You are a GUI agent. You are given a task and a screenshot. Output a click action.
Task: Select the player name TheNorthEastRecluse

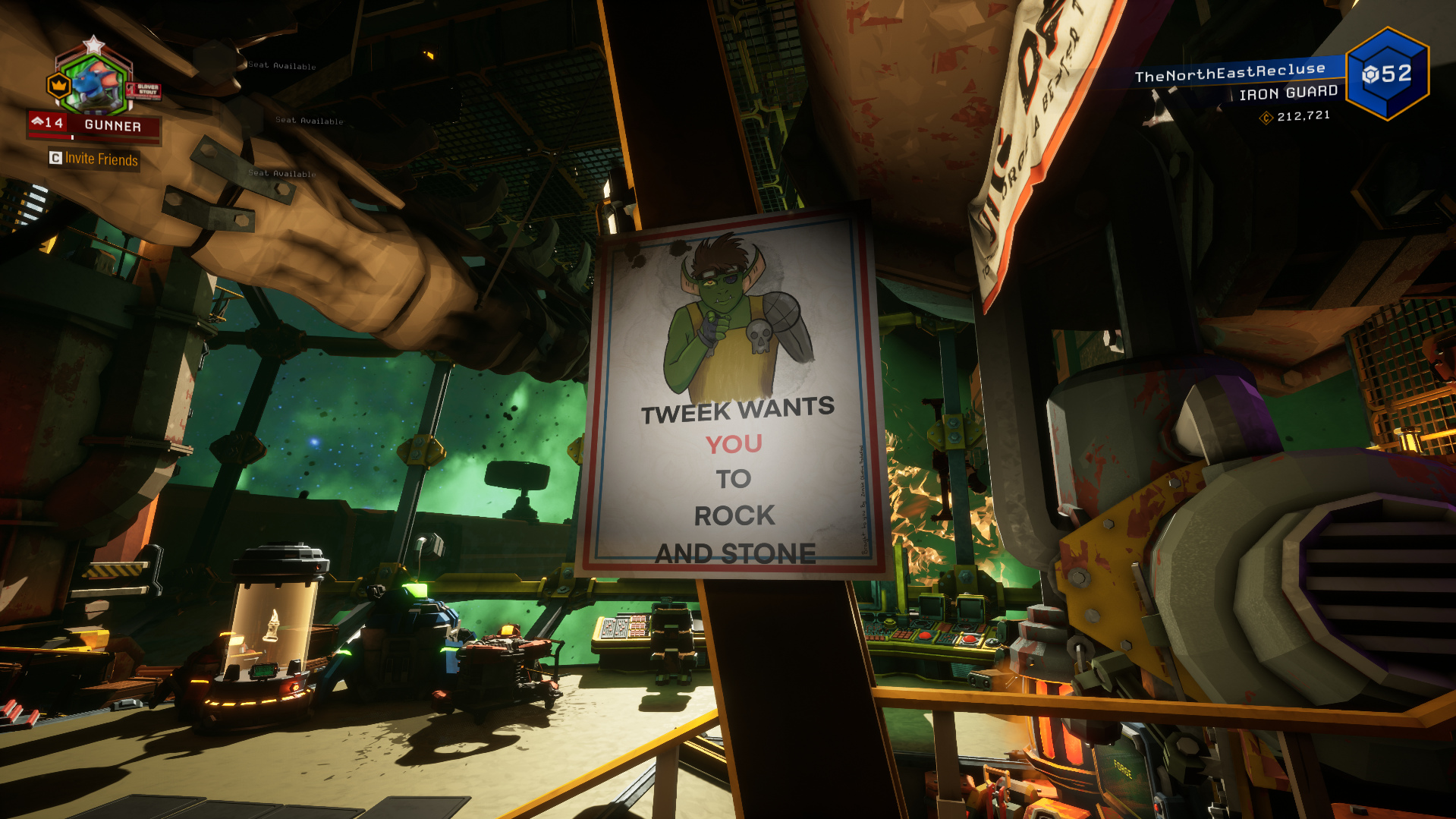(x=1229, y=72)
